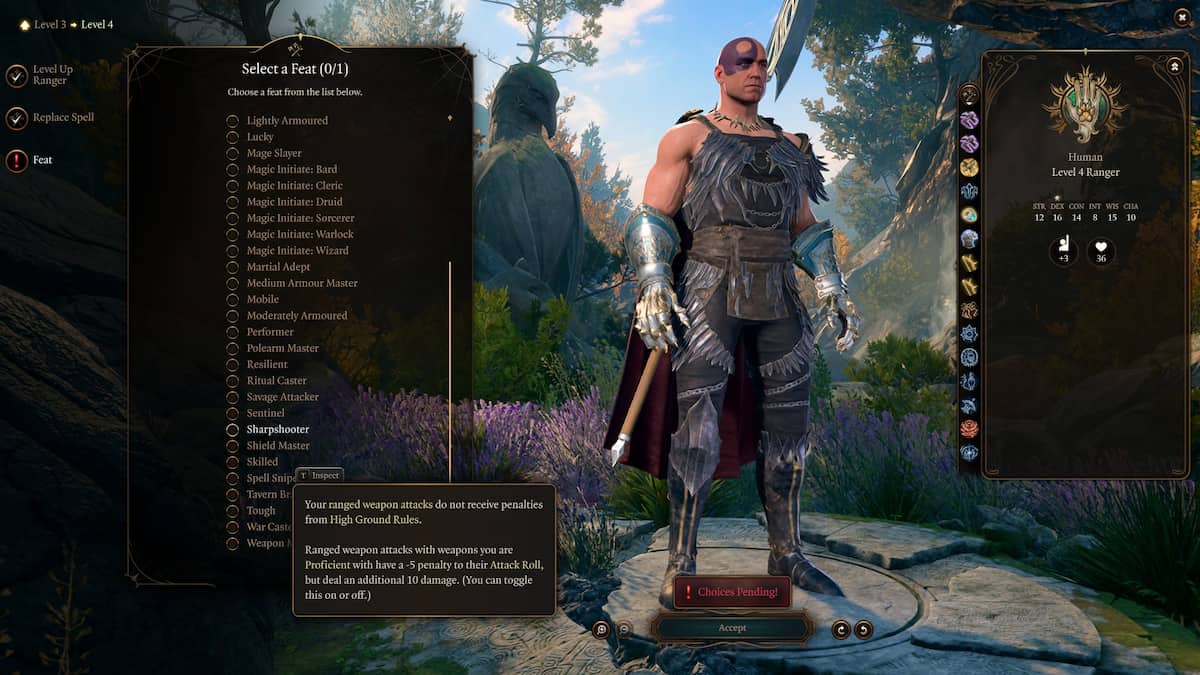
Task: Select the Lightly Armoured feat
Action: [x=287, y=121]
